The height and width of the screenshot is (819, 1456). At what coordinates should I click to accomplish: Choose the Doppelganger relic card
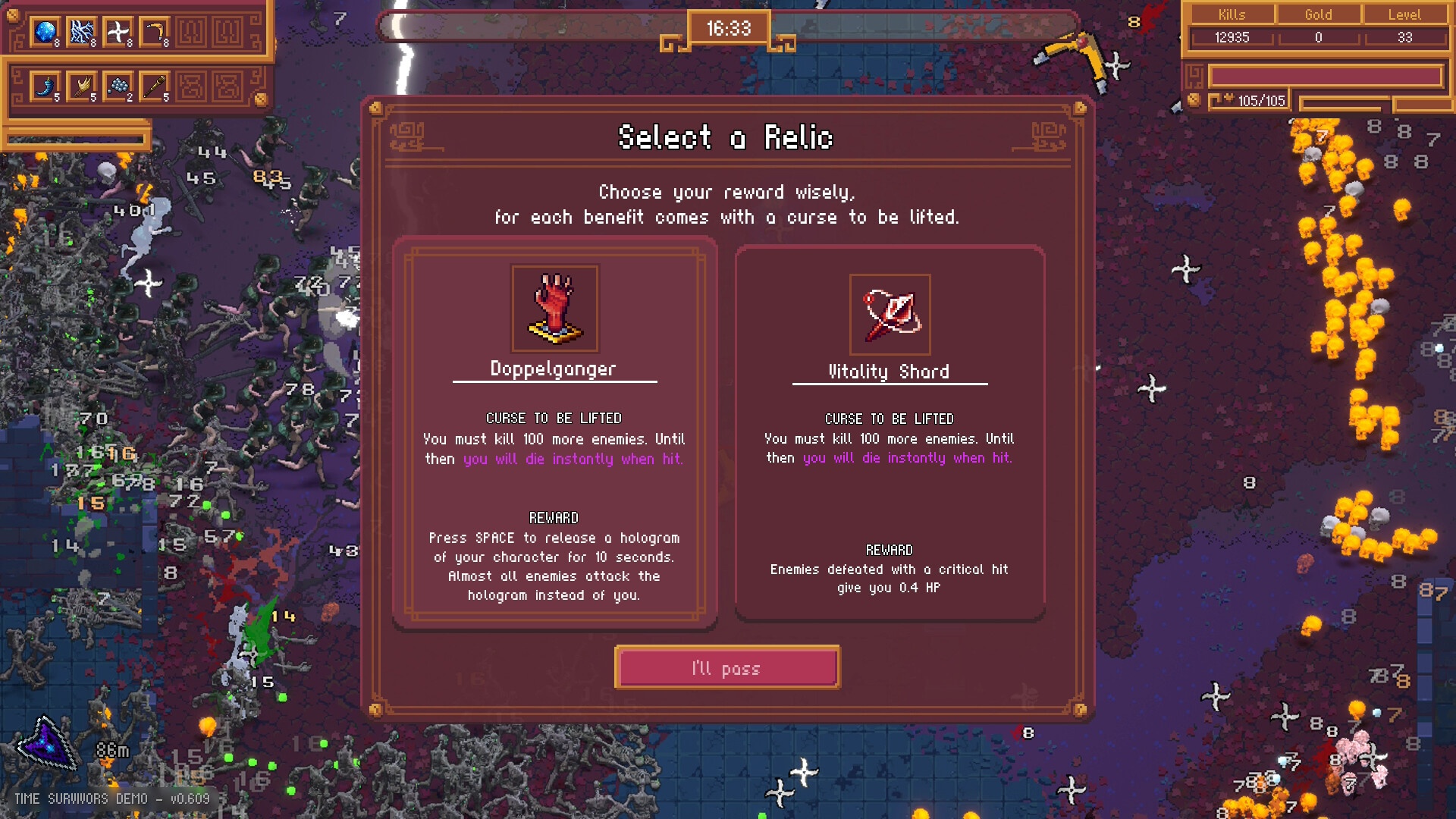[x=554, y=432]
